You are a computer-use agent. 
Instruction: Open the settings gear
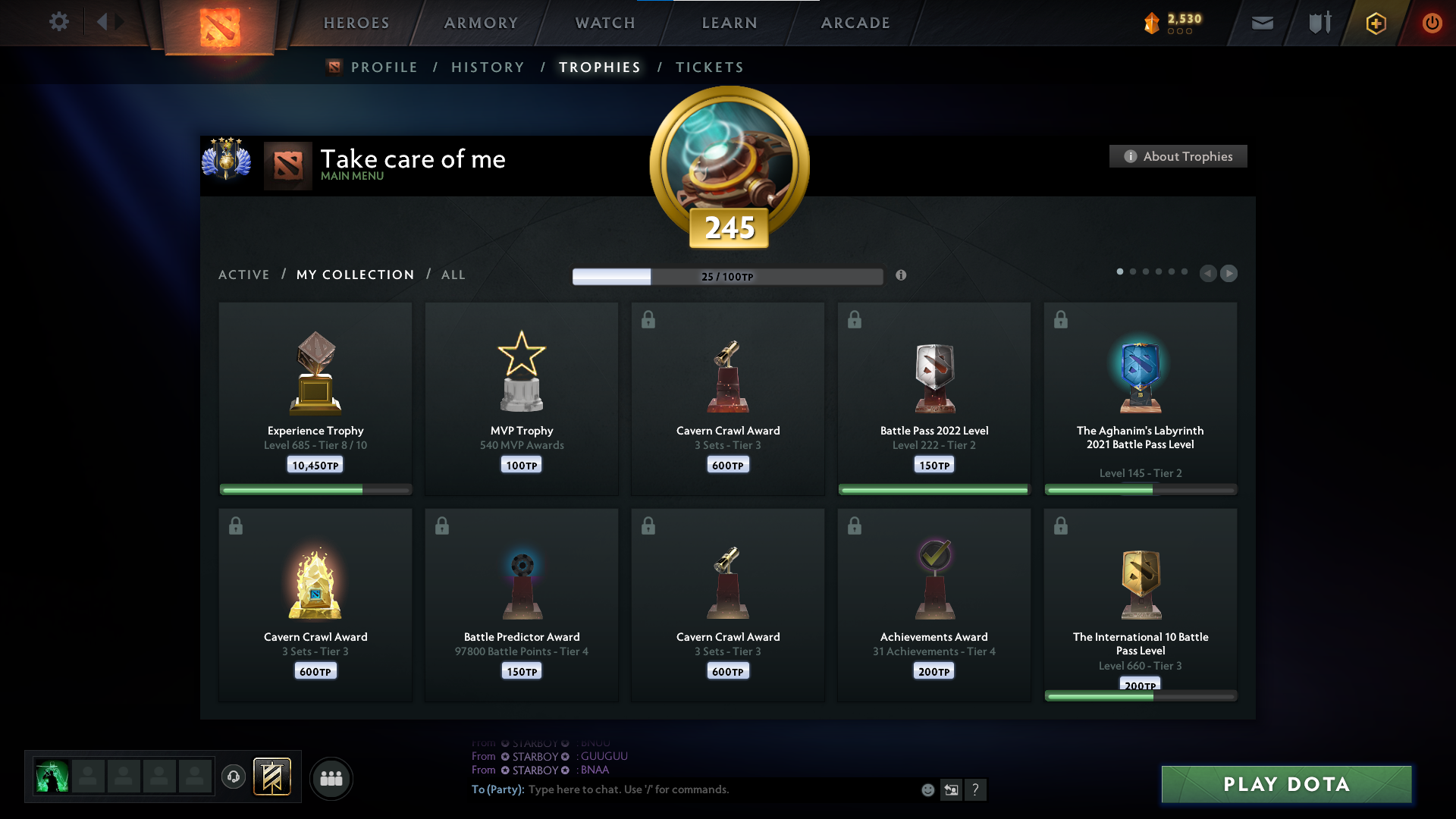point(59,23)
